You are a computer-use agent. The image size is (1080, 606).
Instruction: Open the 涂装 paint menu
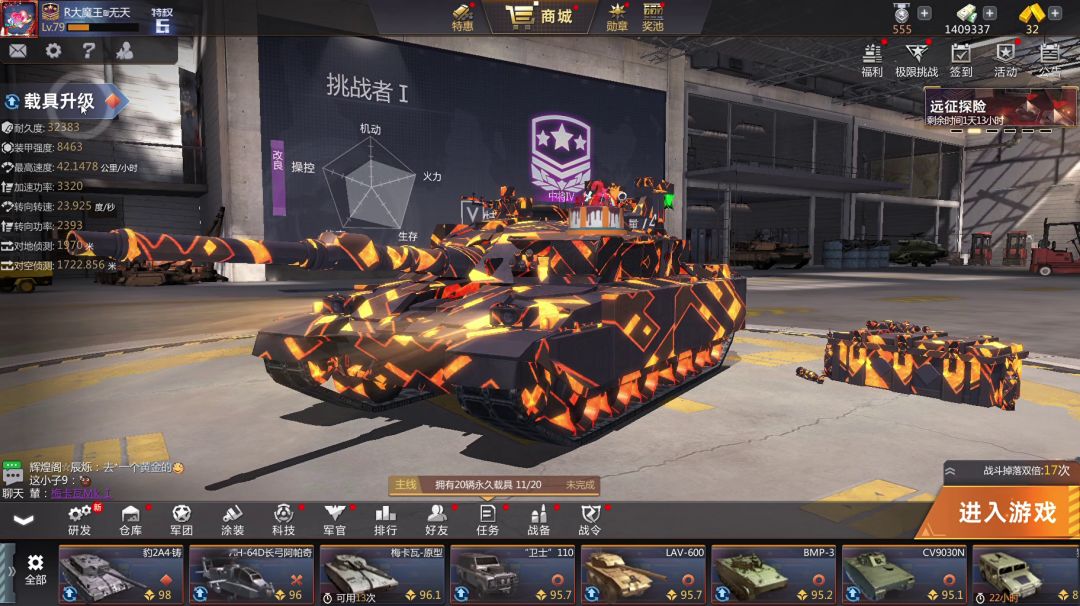(x=232, y=520)
